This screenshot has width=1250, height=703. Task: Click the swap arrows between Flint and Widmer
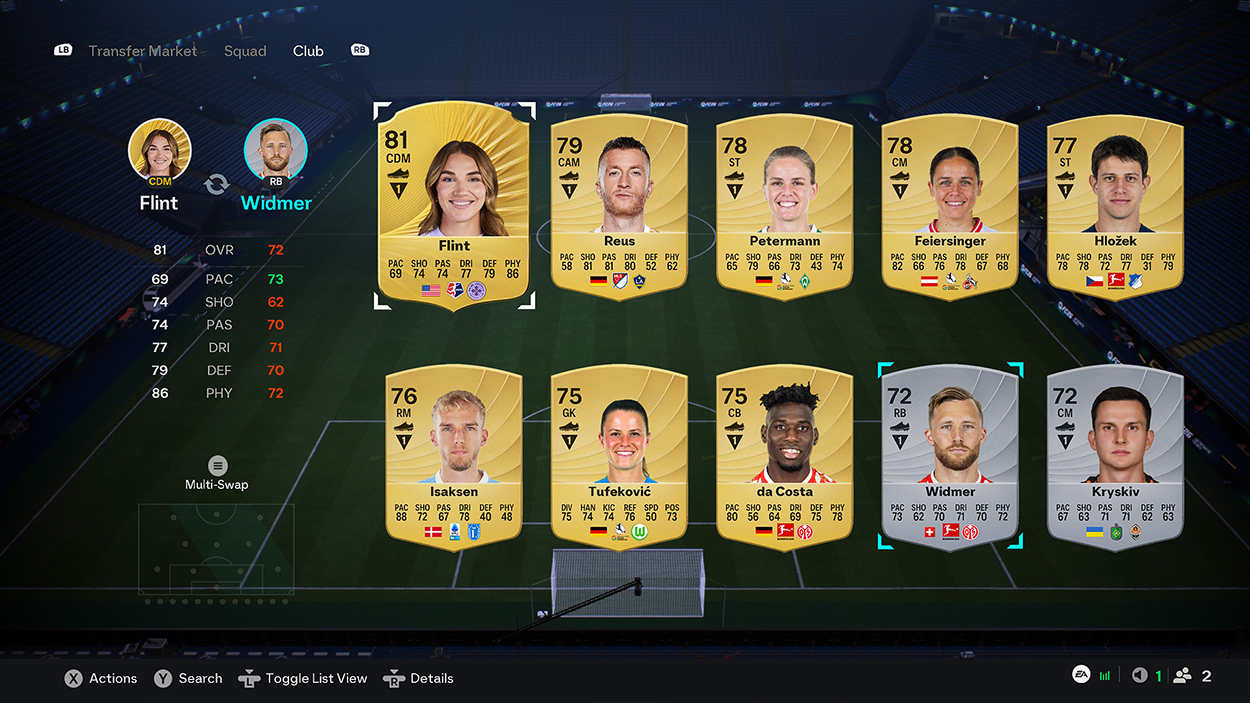point(217,184)
